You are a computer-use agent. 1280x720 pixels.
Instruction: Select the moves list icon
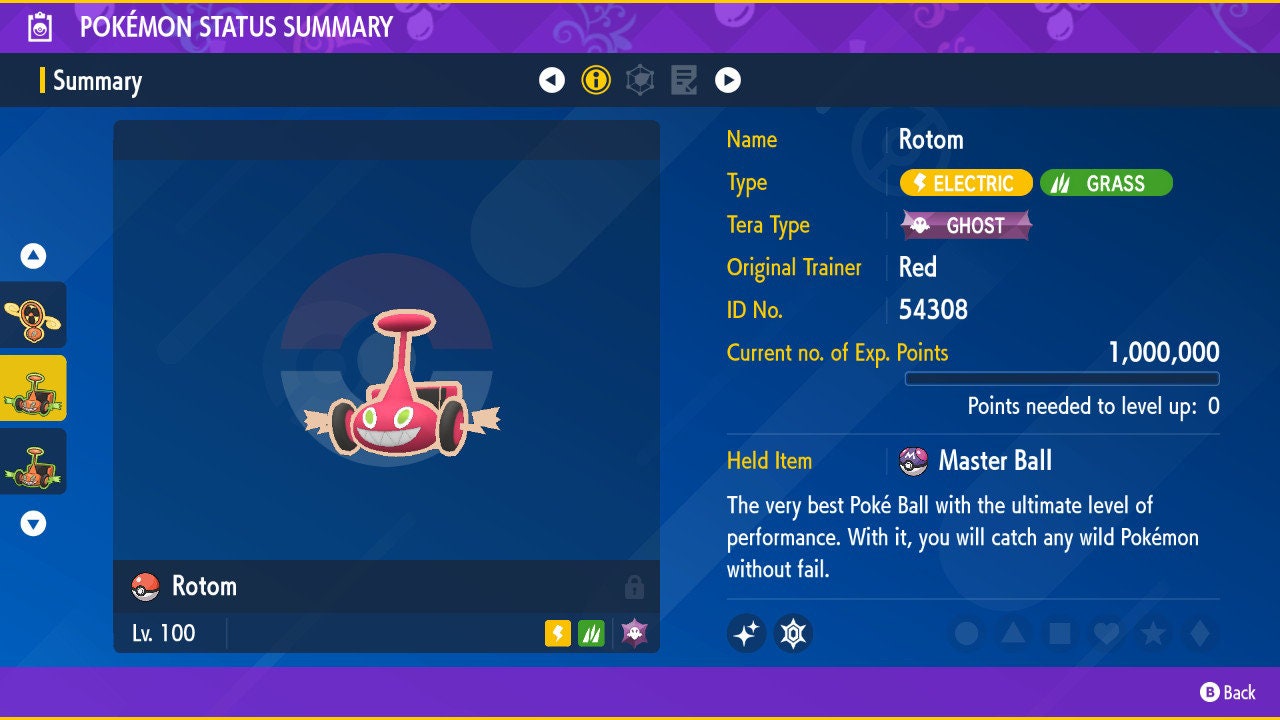[684, 79]
